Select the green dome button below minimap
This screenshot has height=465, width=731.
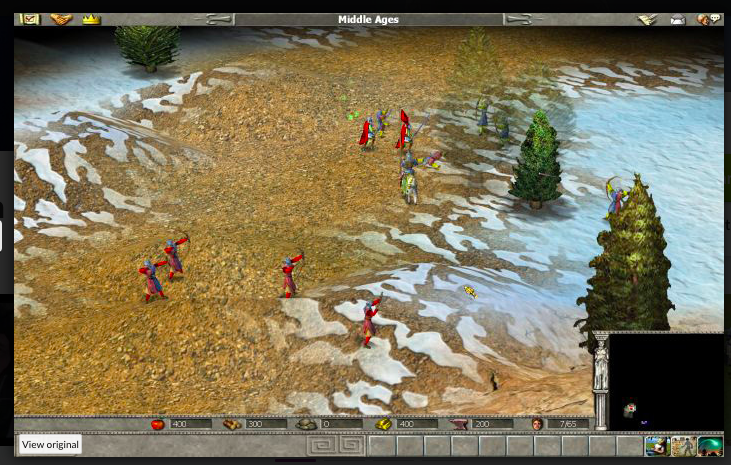(710, 446)
